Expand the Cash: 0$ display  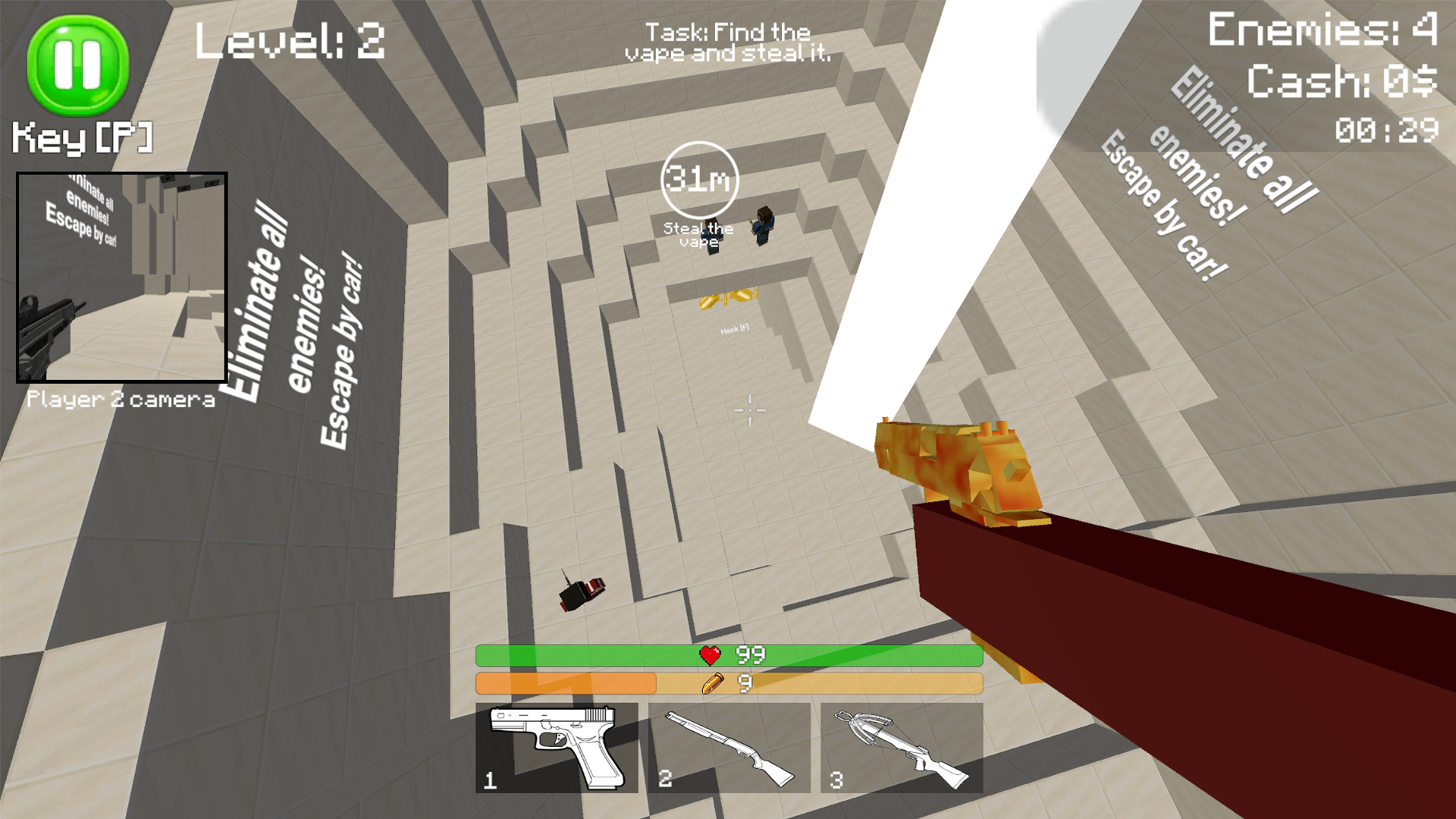click(x=1342, y=81)
